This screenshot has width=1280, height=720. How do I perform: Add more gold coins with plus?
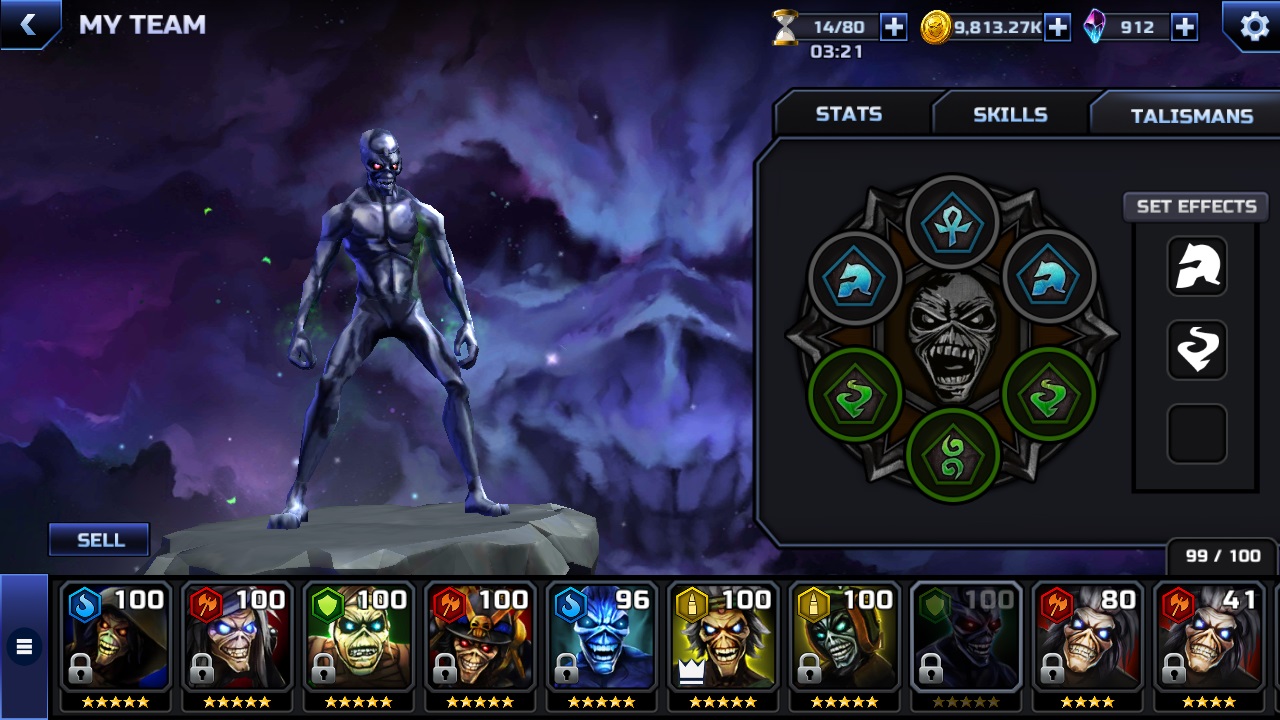tap(1057, 27)
